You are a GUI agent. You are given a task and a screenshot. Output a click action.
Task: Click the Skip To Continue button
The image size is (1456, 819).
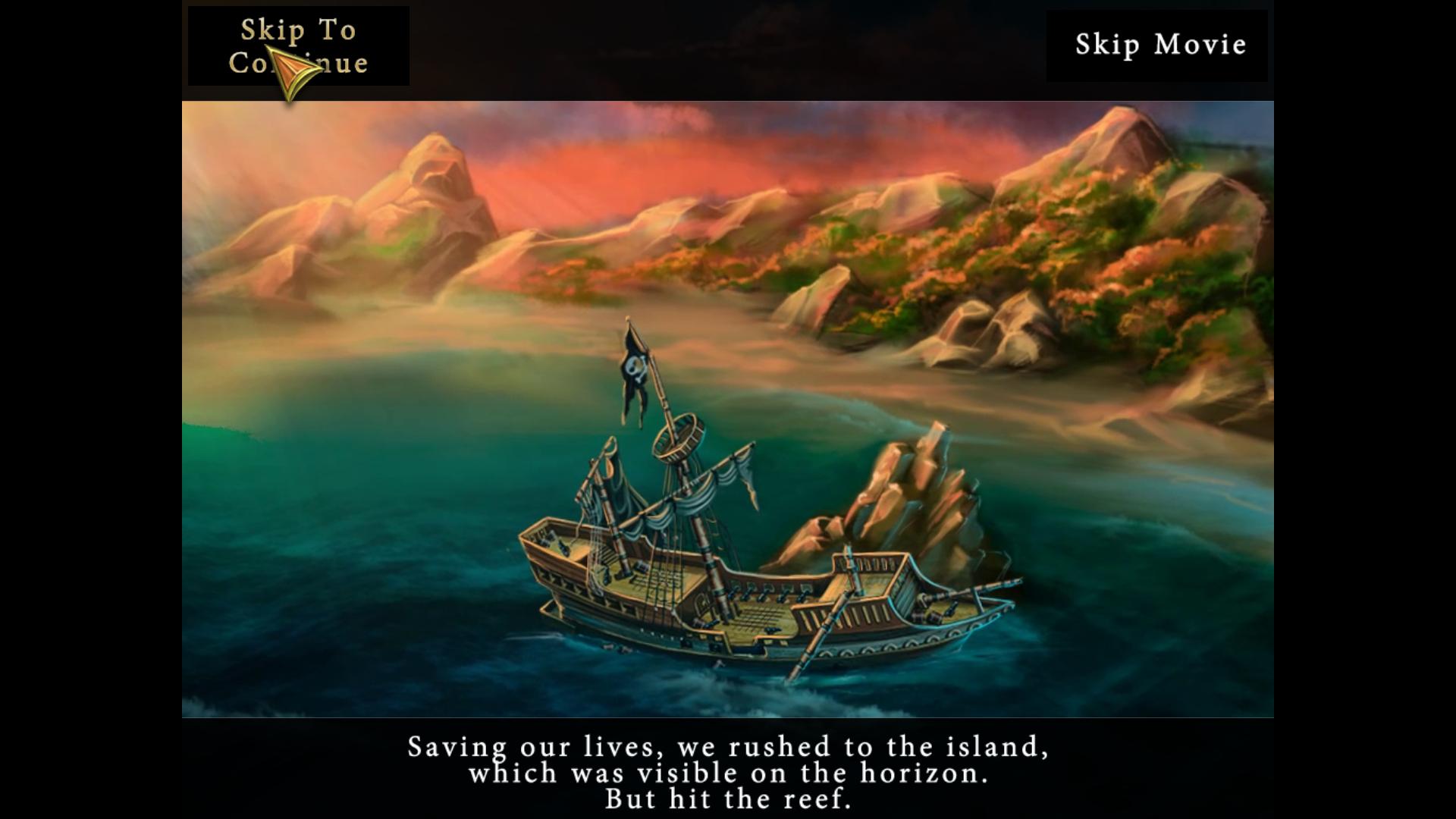pos(299,46)
